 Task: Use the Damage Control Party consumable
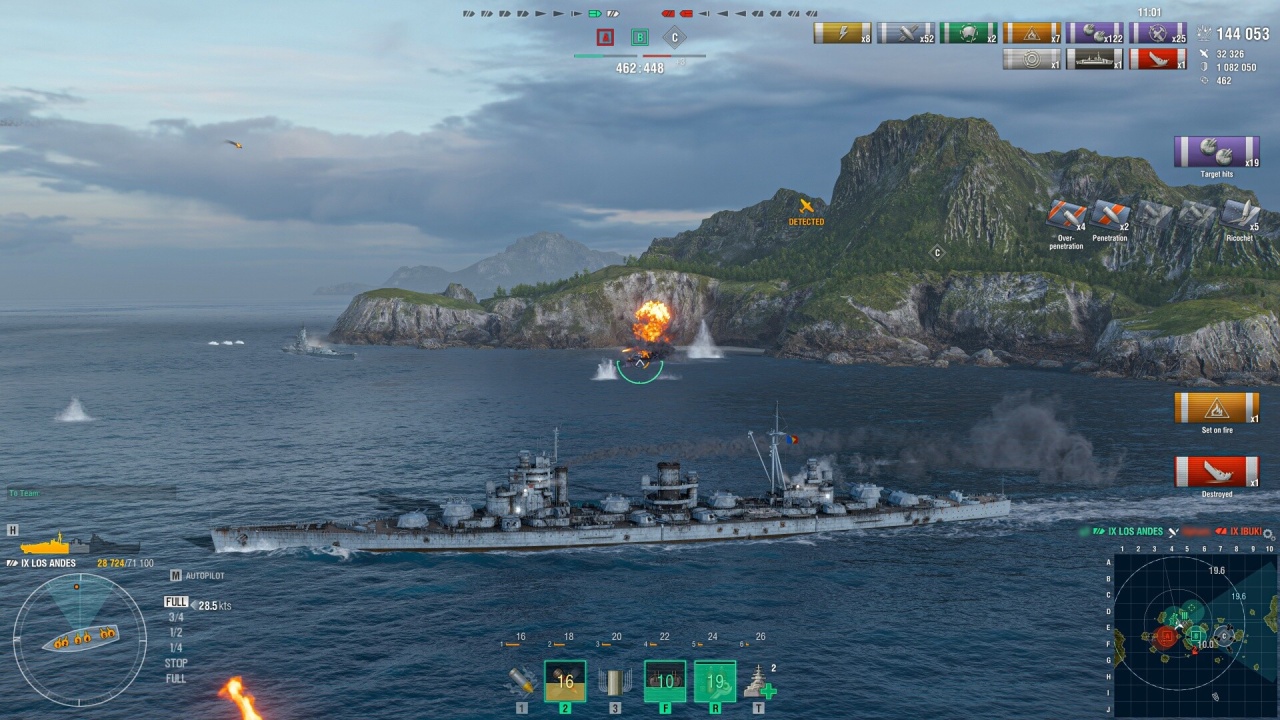point(715,682)
